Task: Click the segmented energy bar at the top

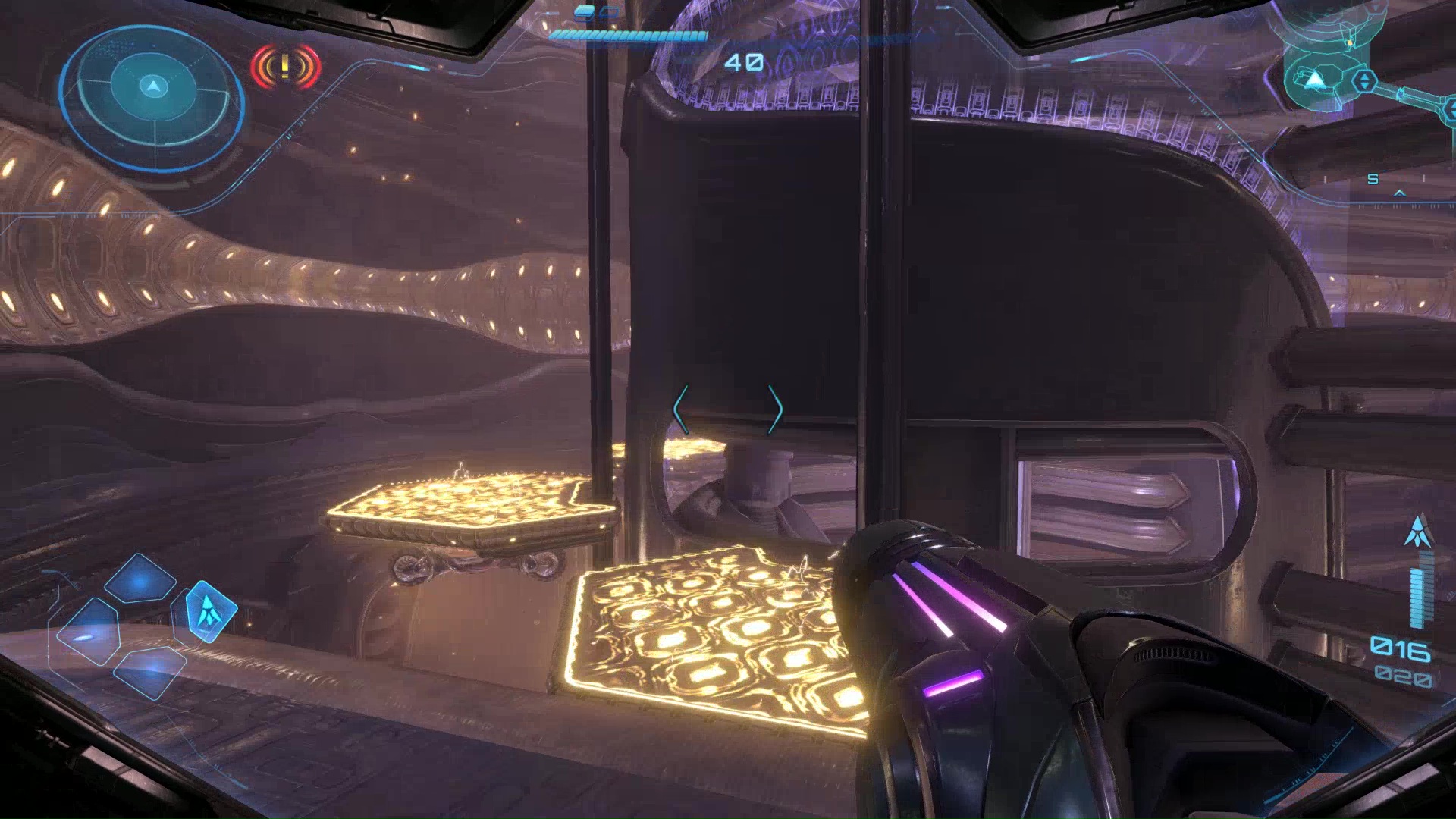Action: [x=628, y=36]
